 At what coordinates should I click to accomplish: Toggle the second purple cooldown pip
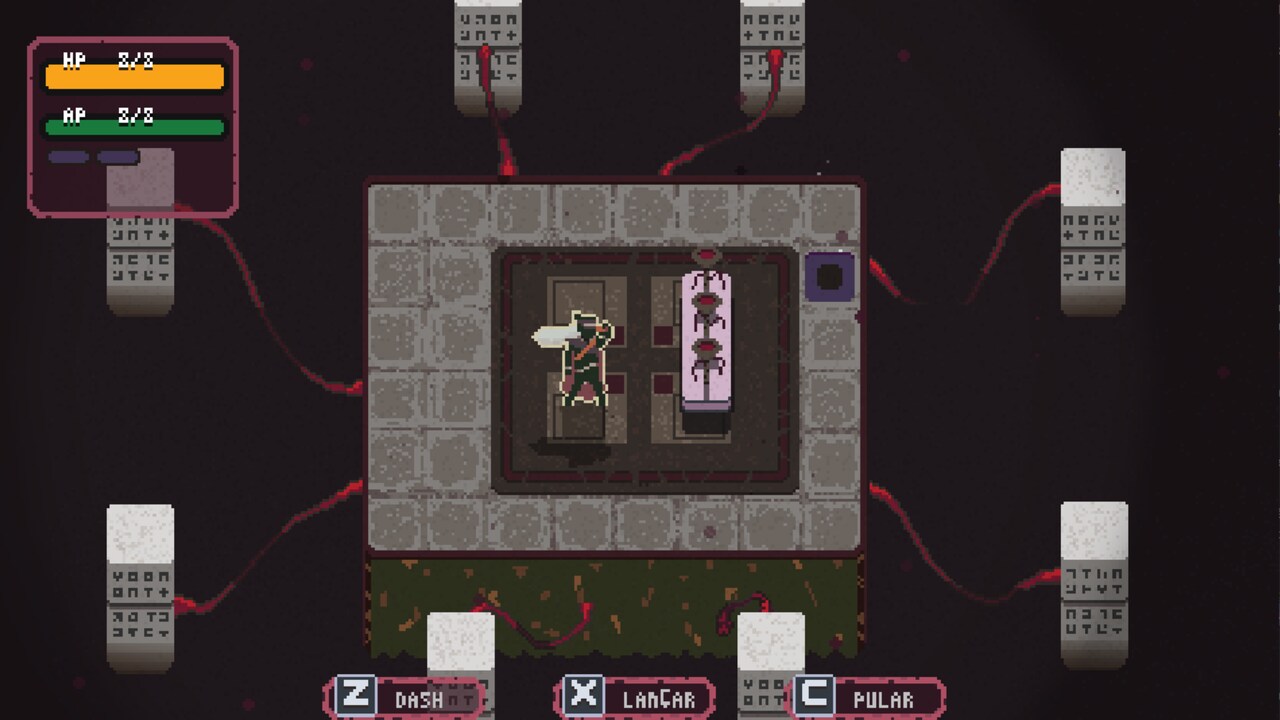pyautogui.click(x=115, y=155)
